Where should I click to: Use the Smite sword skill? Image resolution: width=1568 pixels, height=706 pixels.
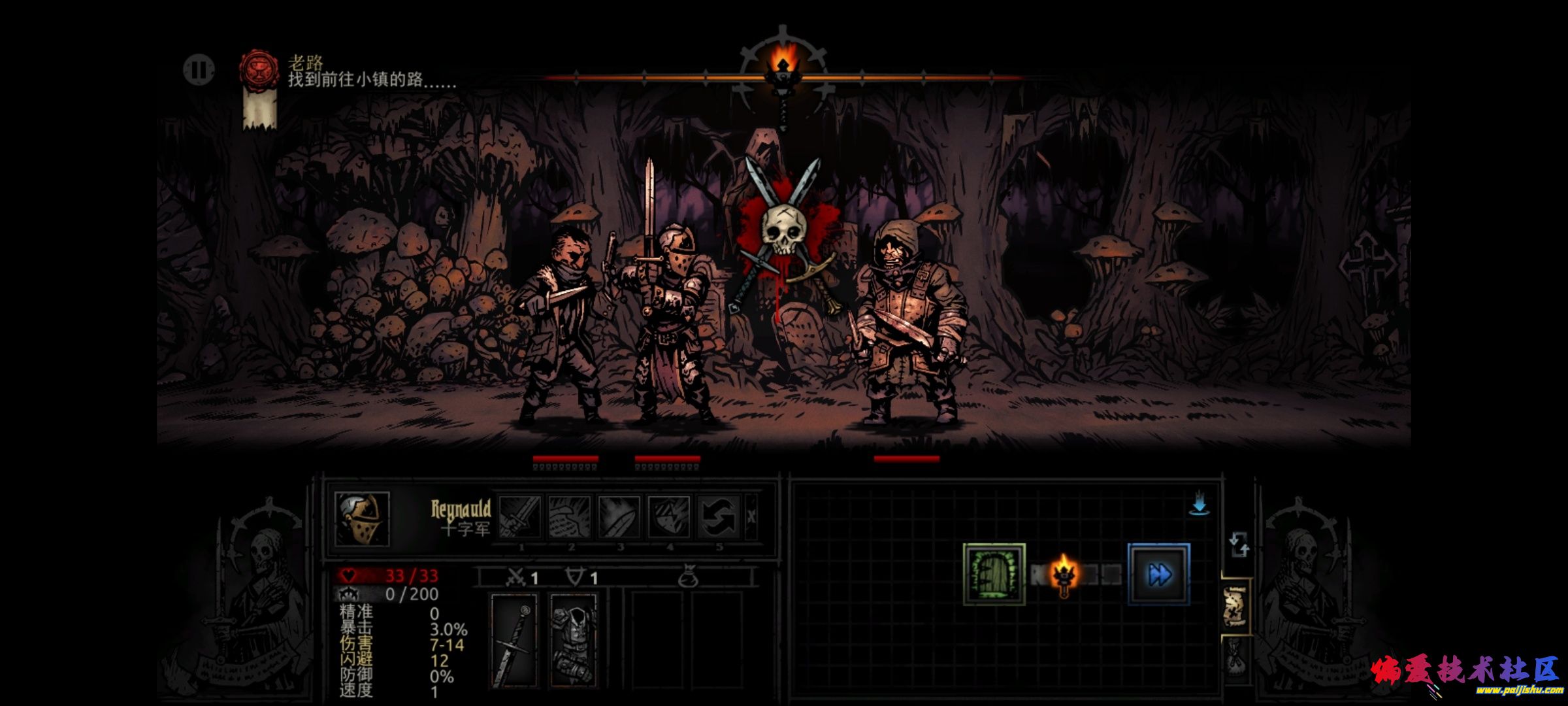point(520,516)
